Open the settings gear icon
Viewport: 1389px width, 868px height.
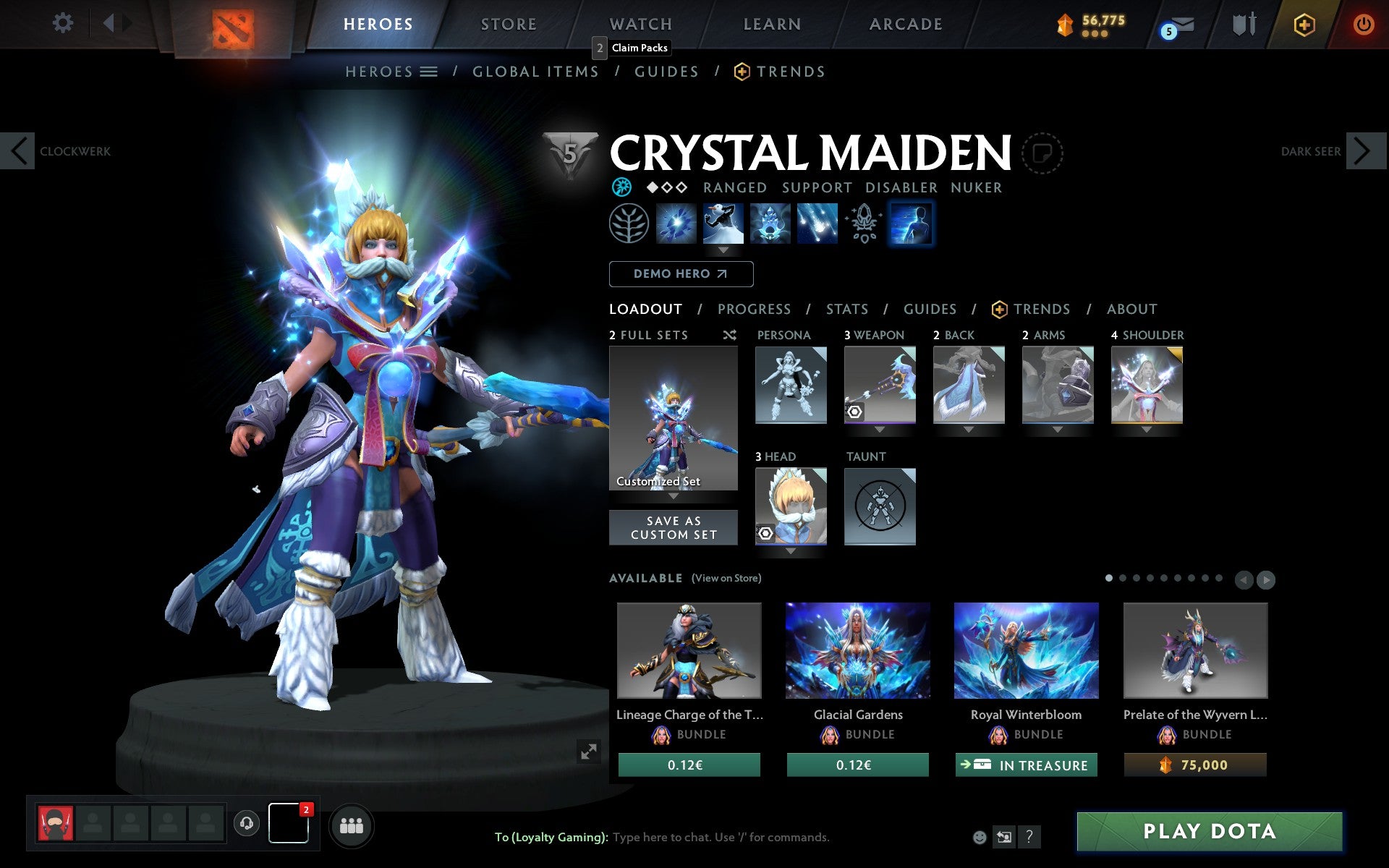(x=64, y=24)
